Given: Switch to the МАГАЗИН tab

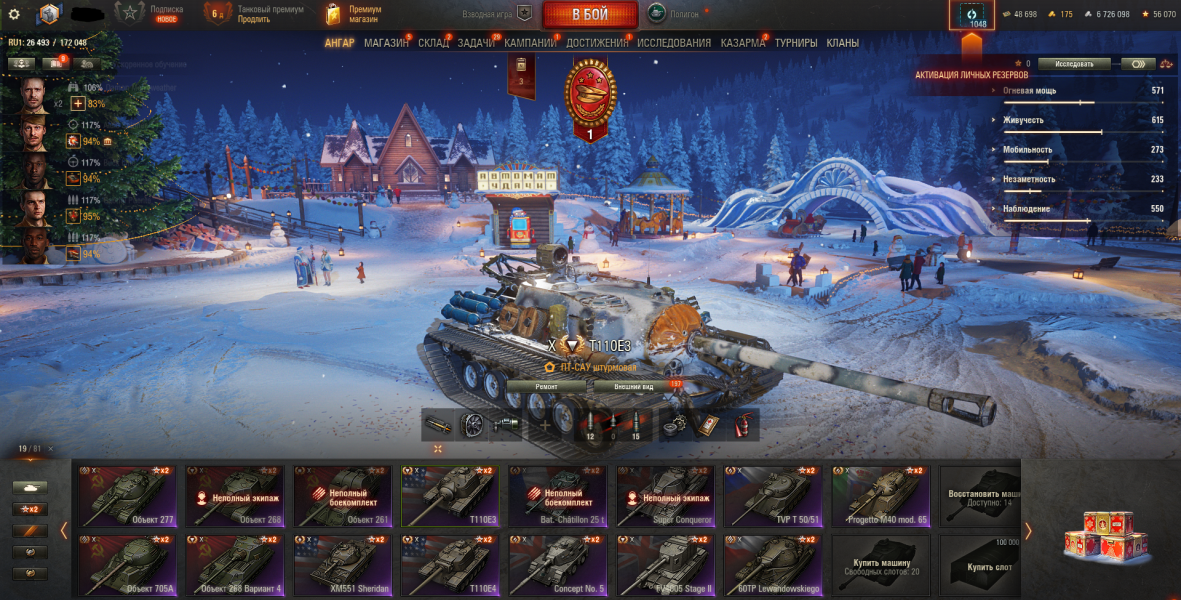Looking at the screenshot, I should [386, 43].
